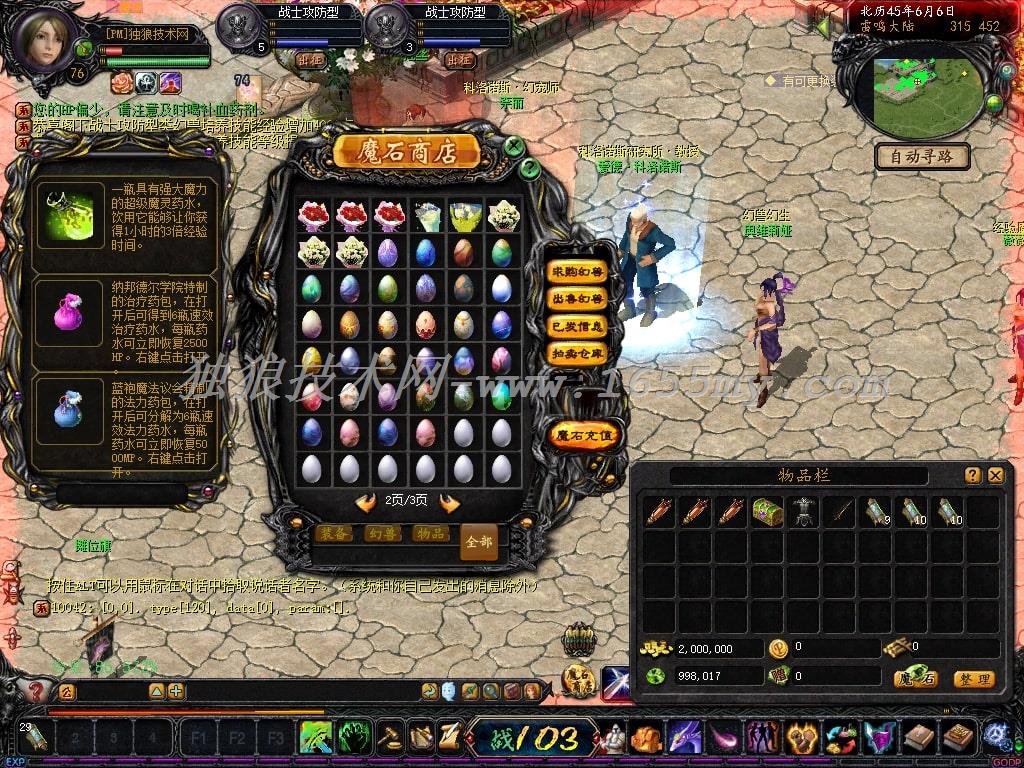
Task: Sort the inventory with 整理
Action: coord(973,679)
